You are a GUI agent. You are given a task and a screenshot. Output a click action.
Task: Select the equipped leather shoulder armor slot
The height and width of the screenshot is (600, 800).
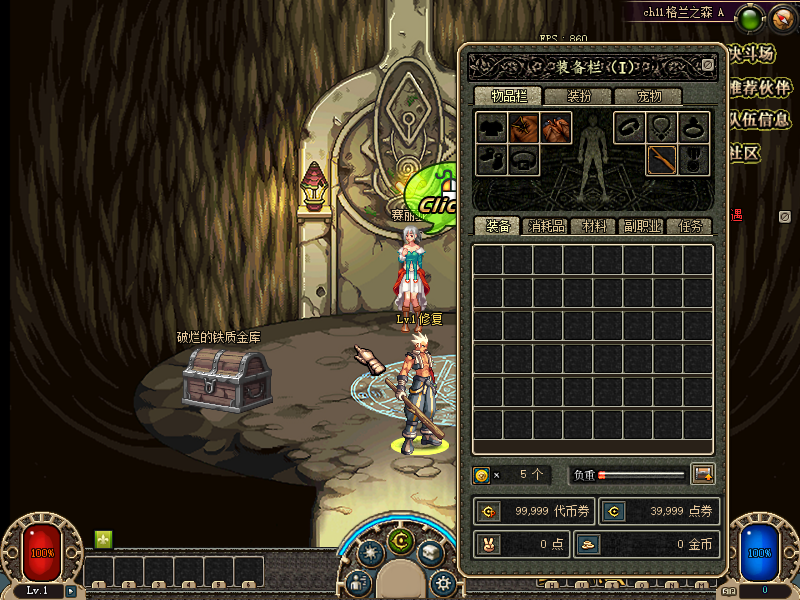[523, 127]
